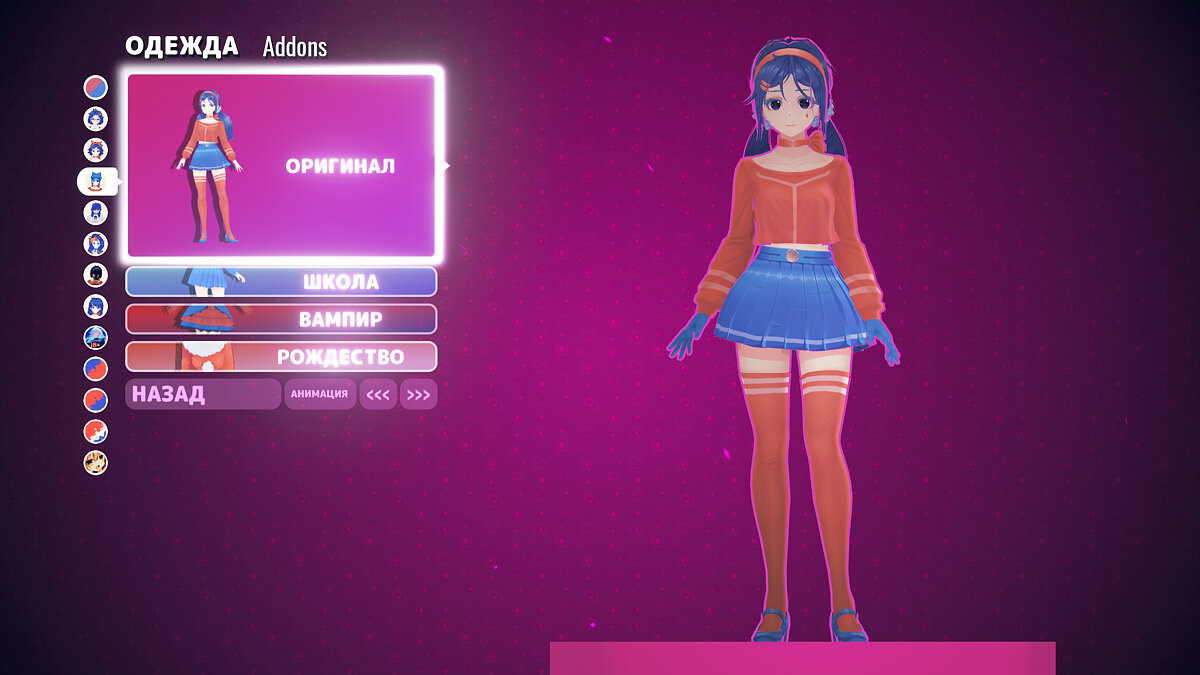
Task: Select the highlighted cat-eared character icon
Action: click(x=96, y=181)
